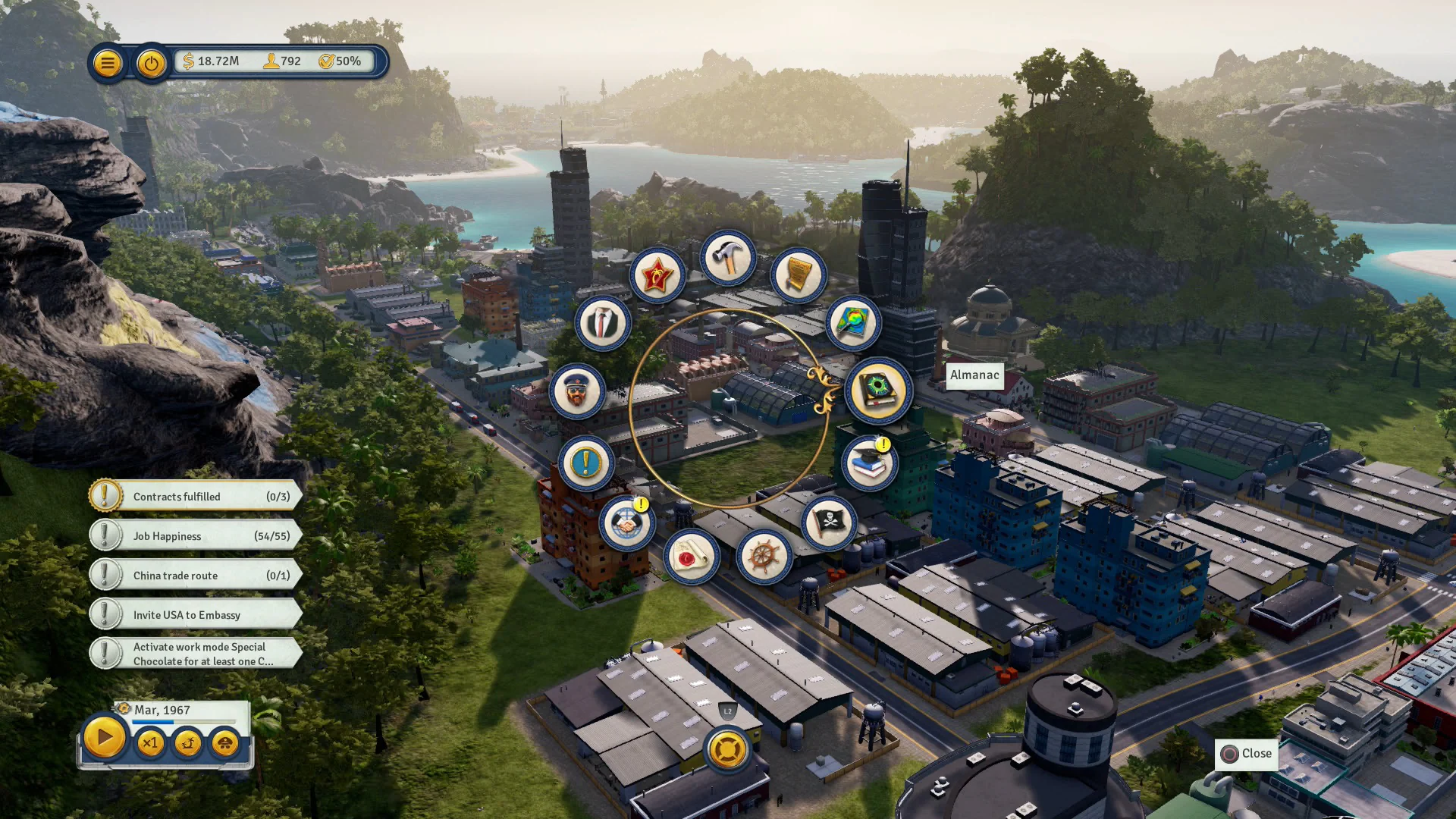Open Trade Routes via the ship wheel icon
The image size is (1456, 819).
click(764, 557)
